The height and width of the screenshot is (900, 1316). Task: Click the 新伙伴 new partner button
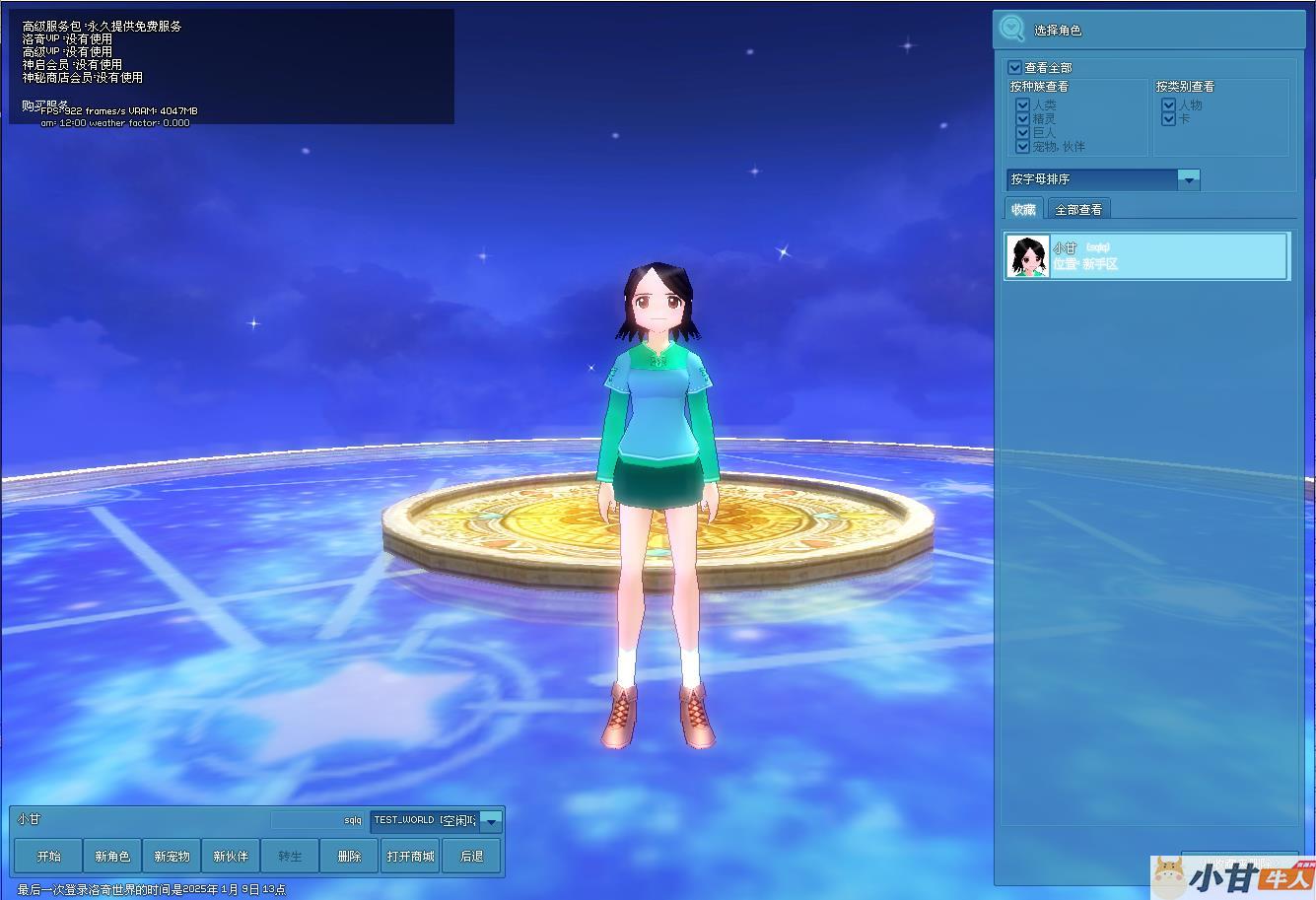point(231,856)
